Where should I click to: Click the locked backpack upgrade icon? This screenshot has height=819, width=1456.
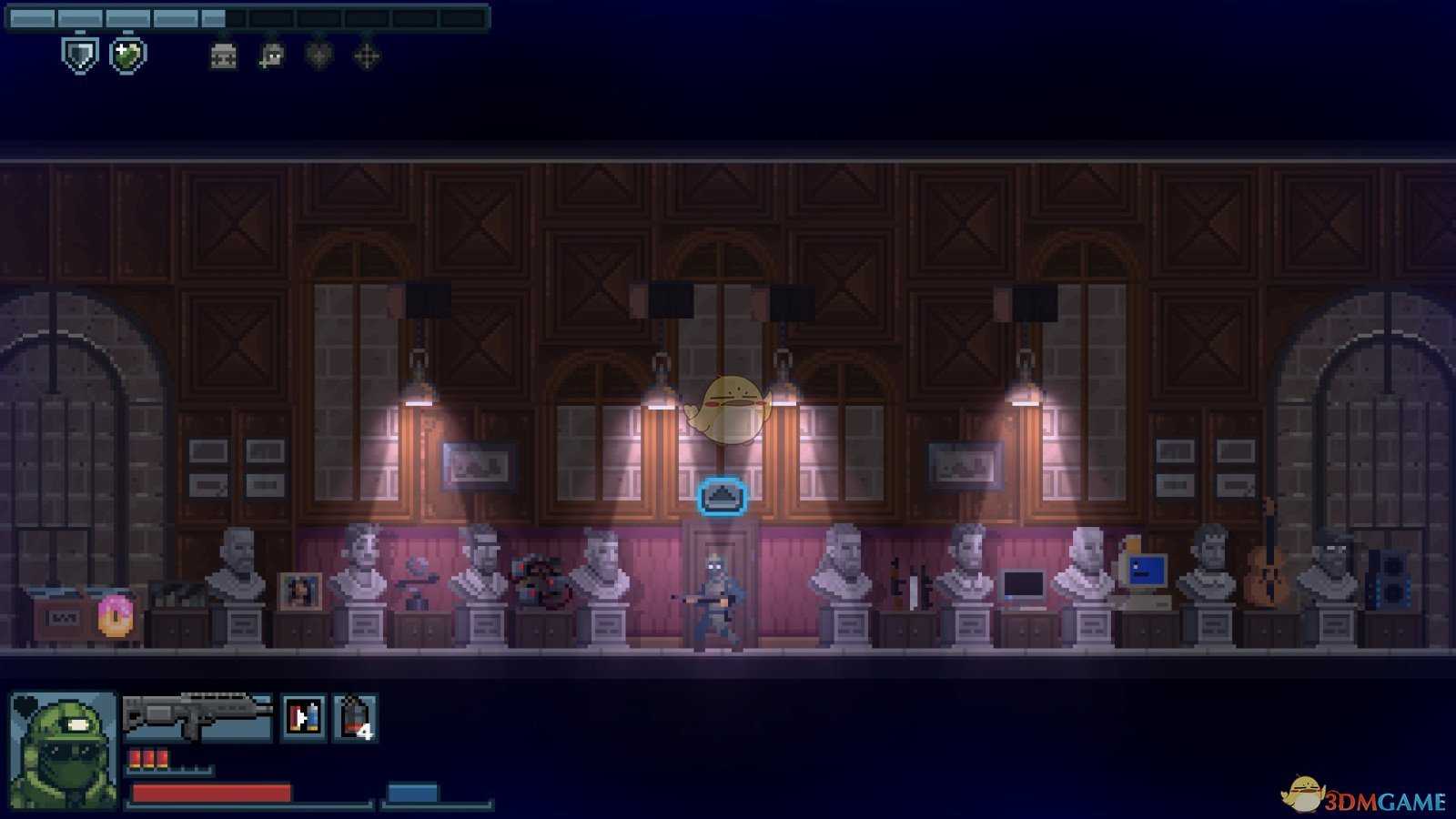coord(223,56)
